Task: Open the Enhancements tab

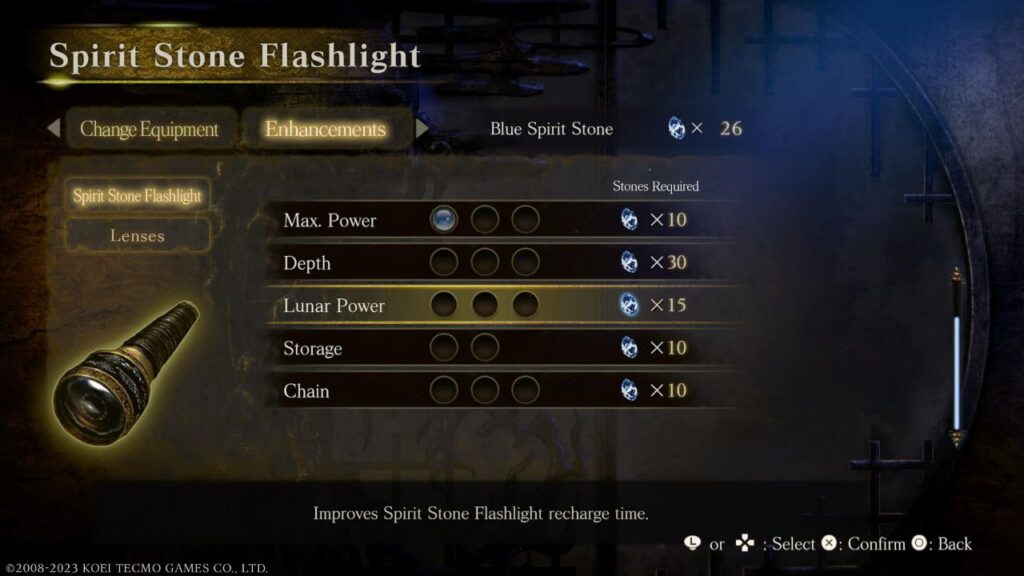Action: tap(325, 130)
